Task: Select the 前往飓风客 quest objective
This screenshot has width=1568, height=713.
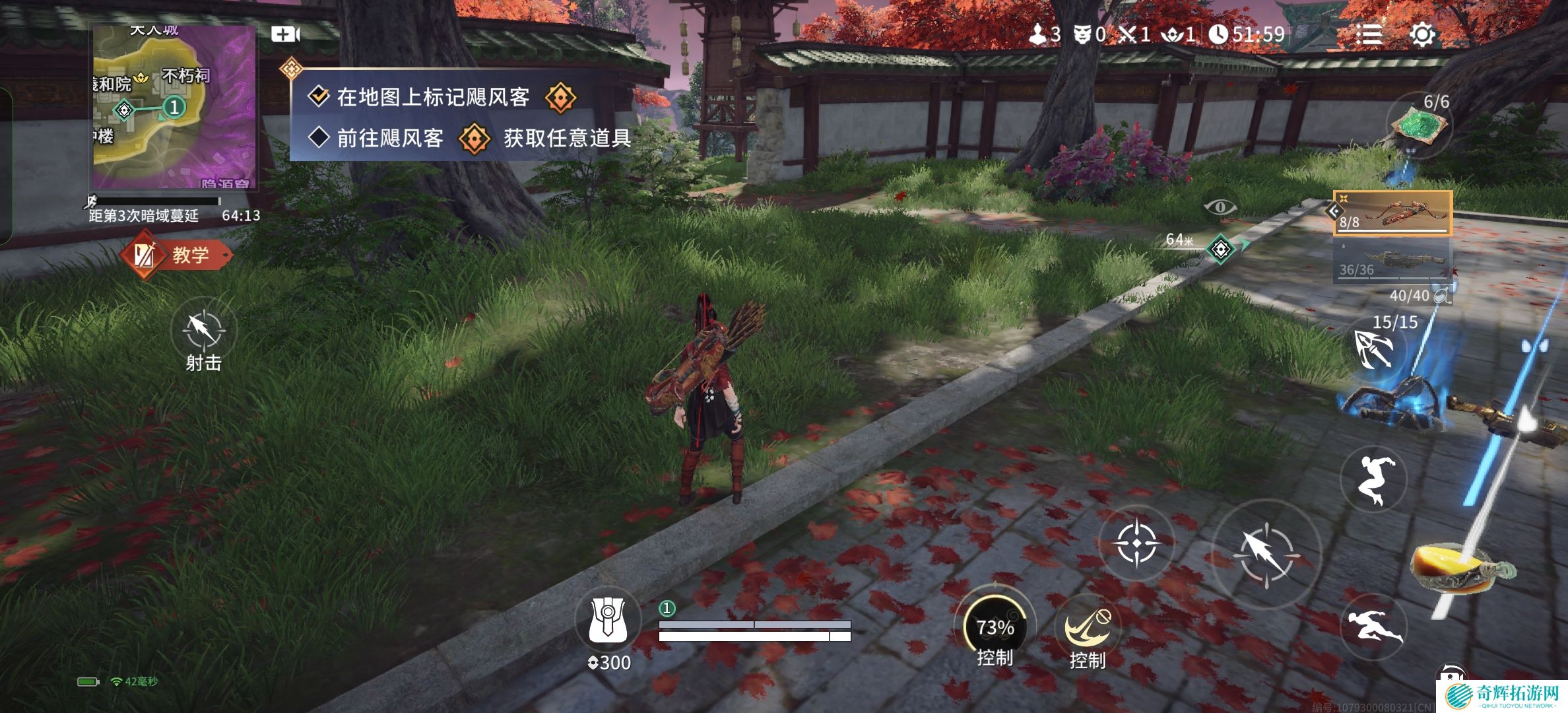Action: pyautogui.click(x=389, y=138)
